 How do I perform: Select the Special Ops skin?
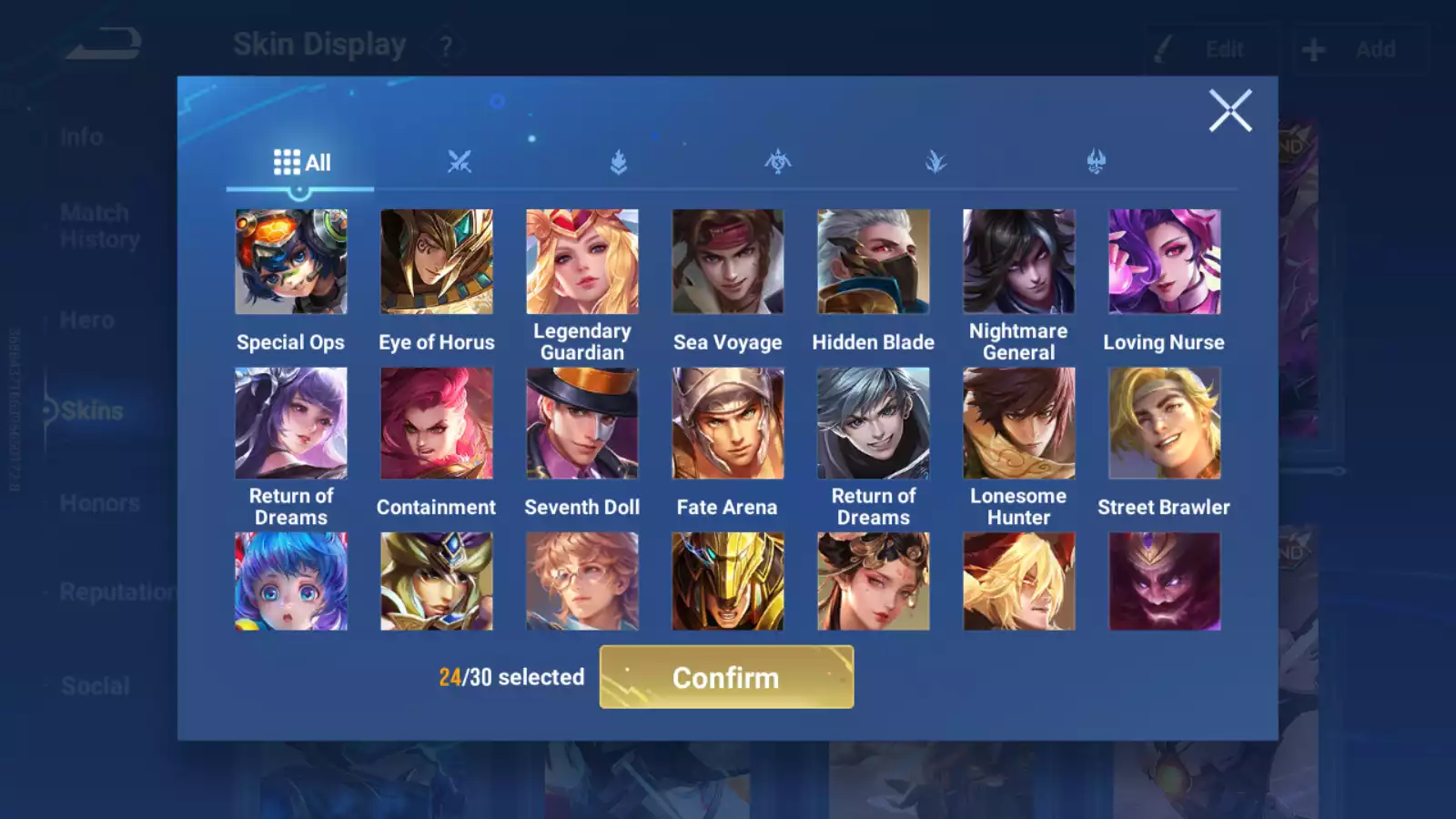tap(291, 262)
